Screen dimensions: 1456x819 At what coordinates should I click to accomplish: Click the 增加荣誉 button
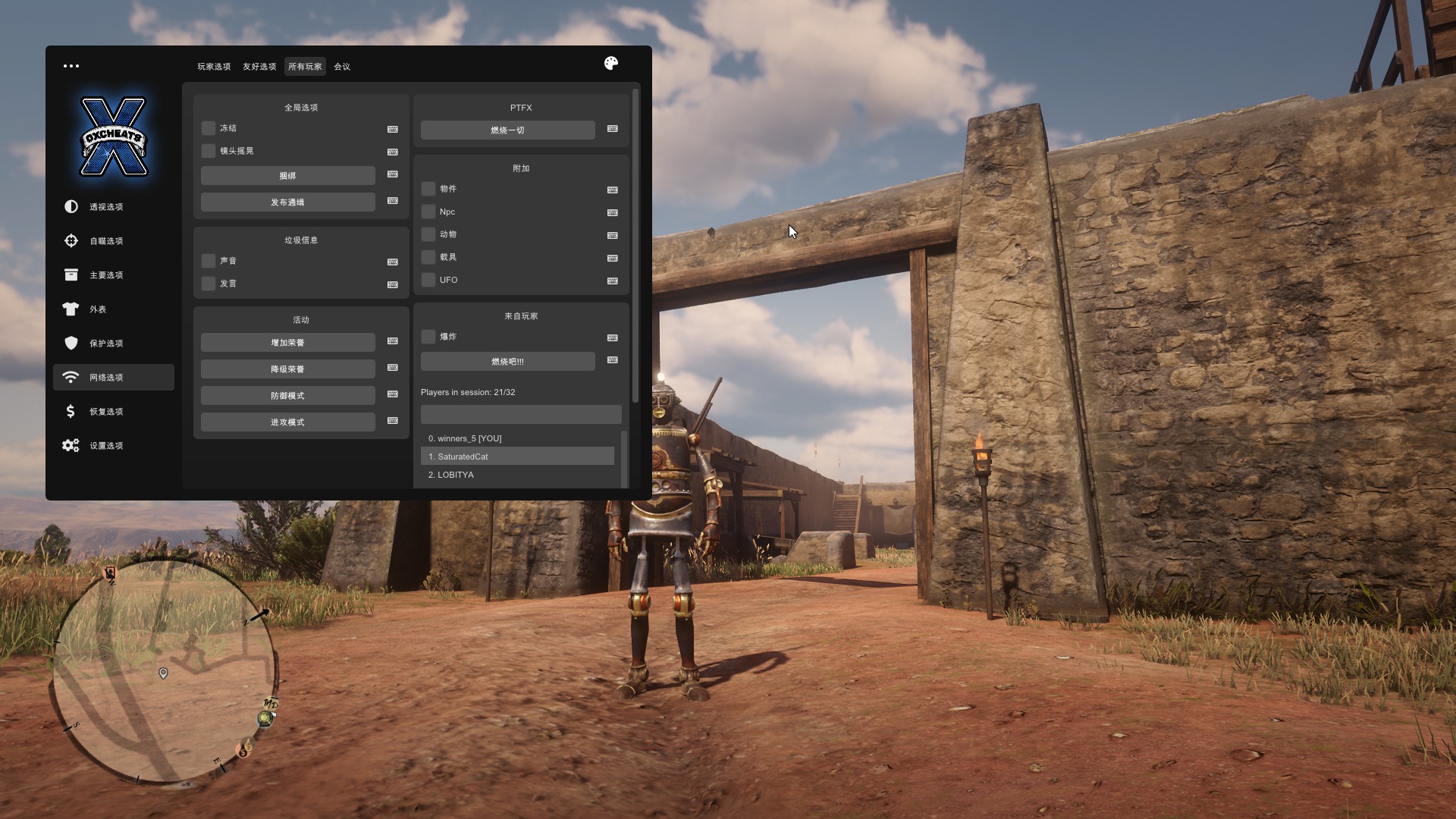(287, 343)
